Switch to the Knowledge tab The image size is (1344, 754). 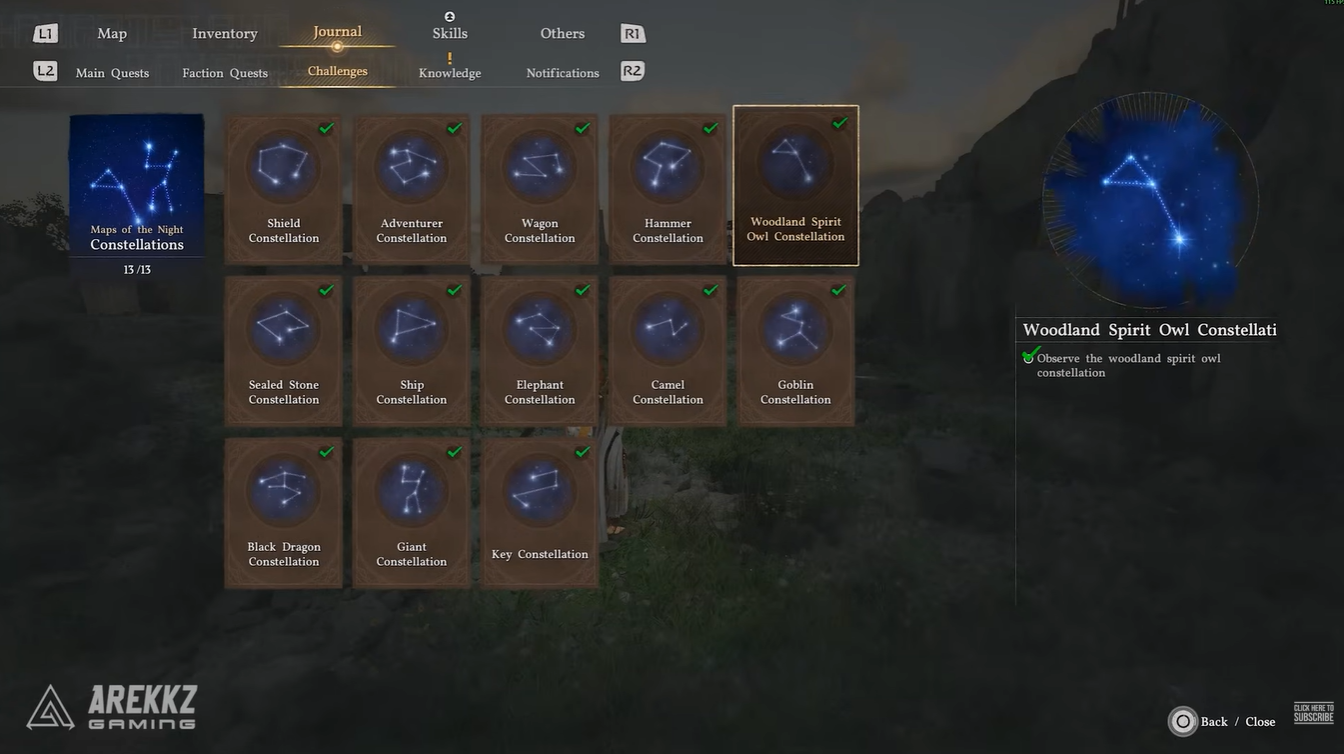[449, 72]
